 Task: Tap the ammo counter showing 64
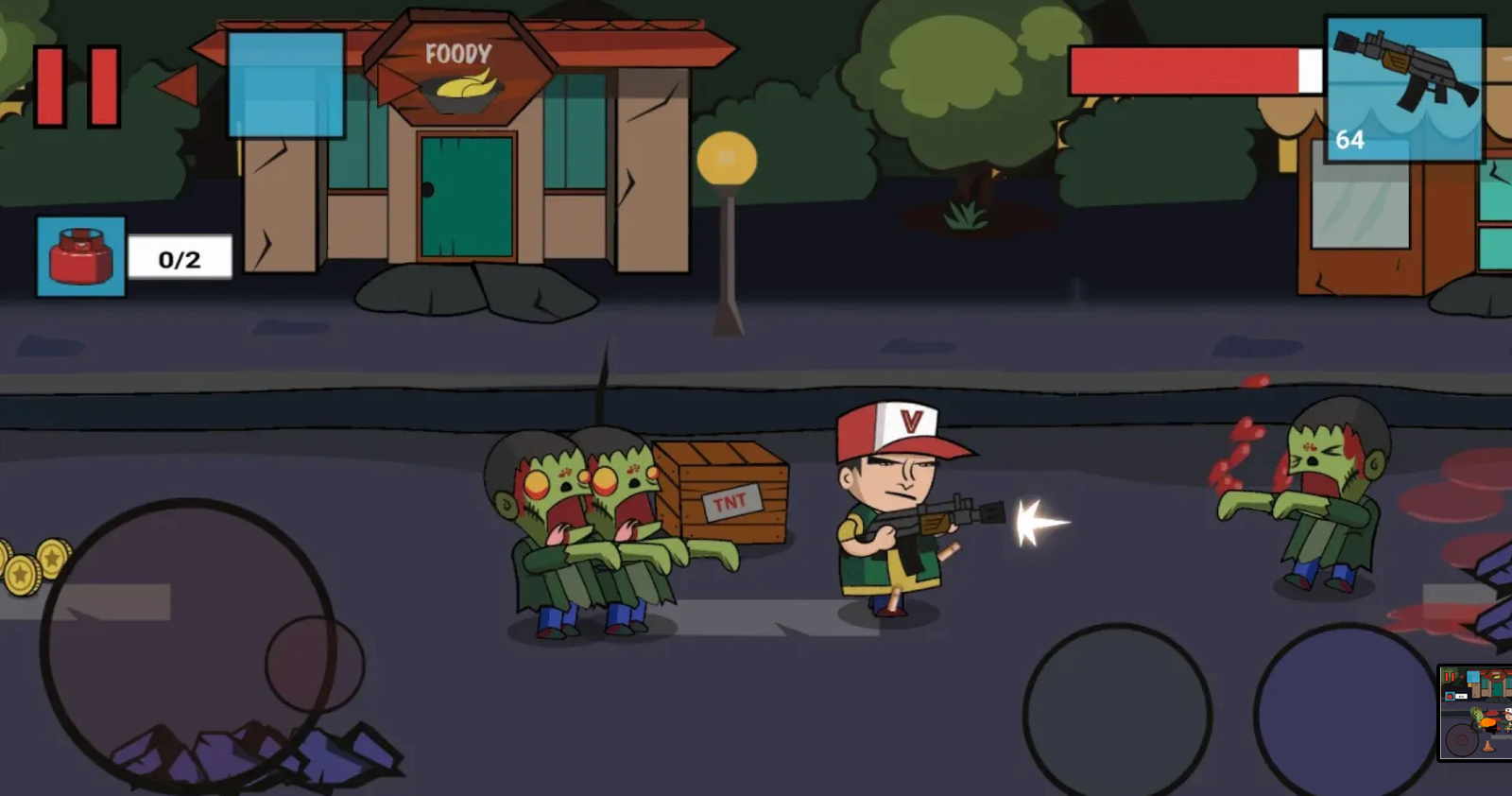[x=1349, y=140]
